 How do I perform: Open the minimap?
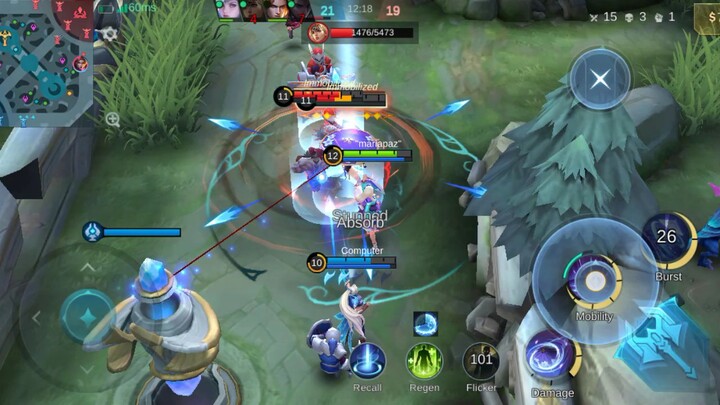pos(45,60)
